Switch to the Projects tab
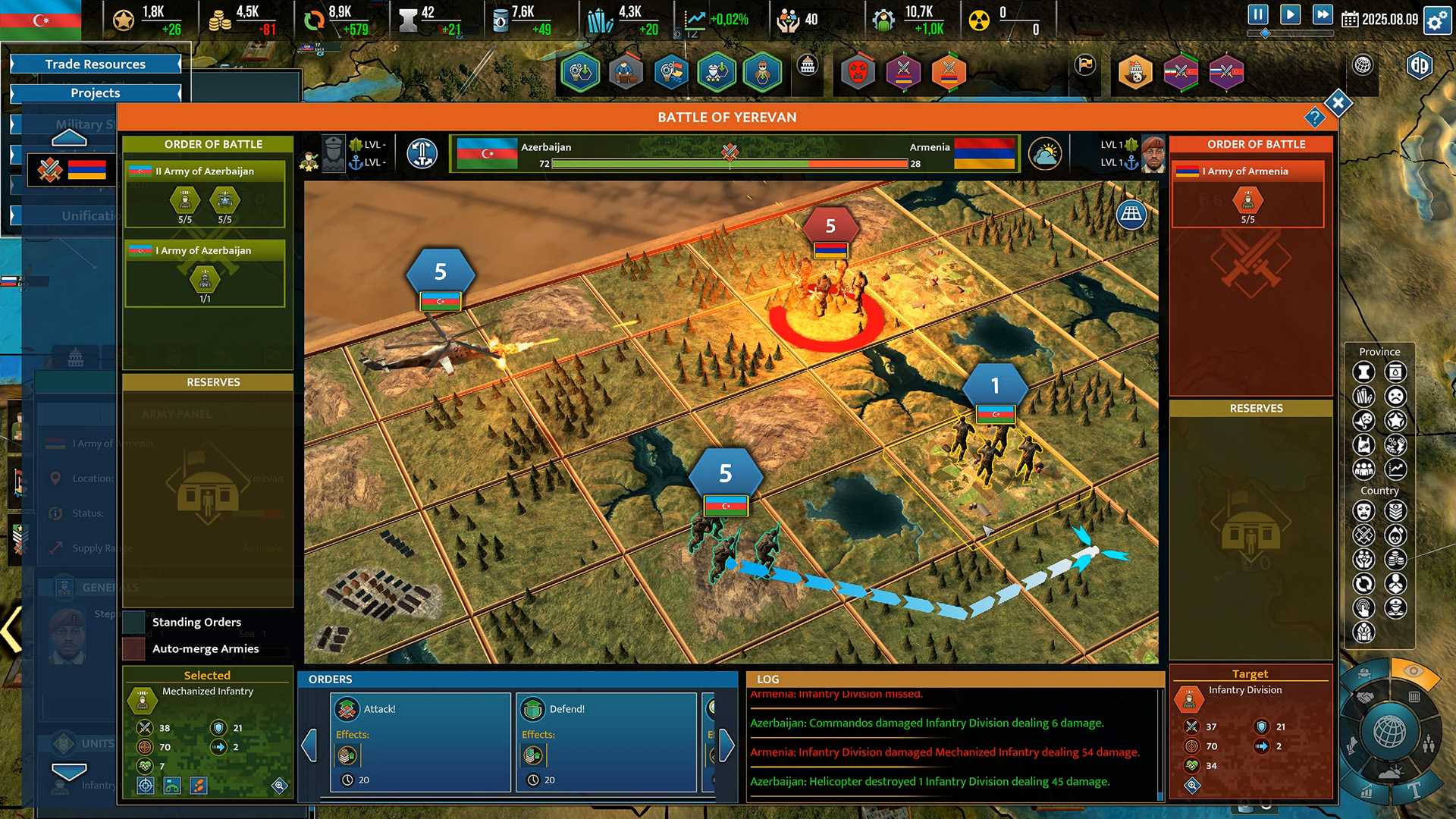1456x819 pixels. point(96,93)
